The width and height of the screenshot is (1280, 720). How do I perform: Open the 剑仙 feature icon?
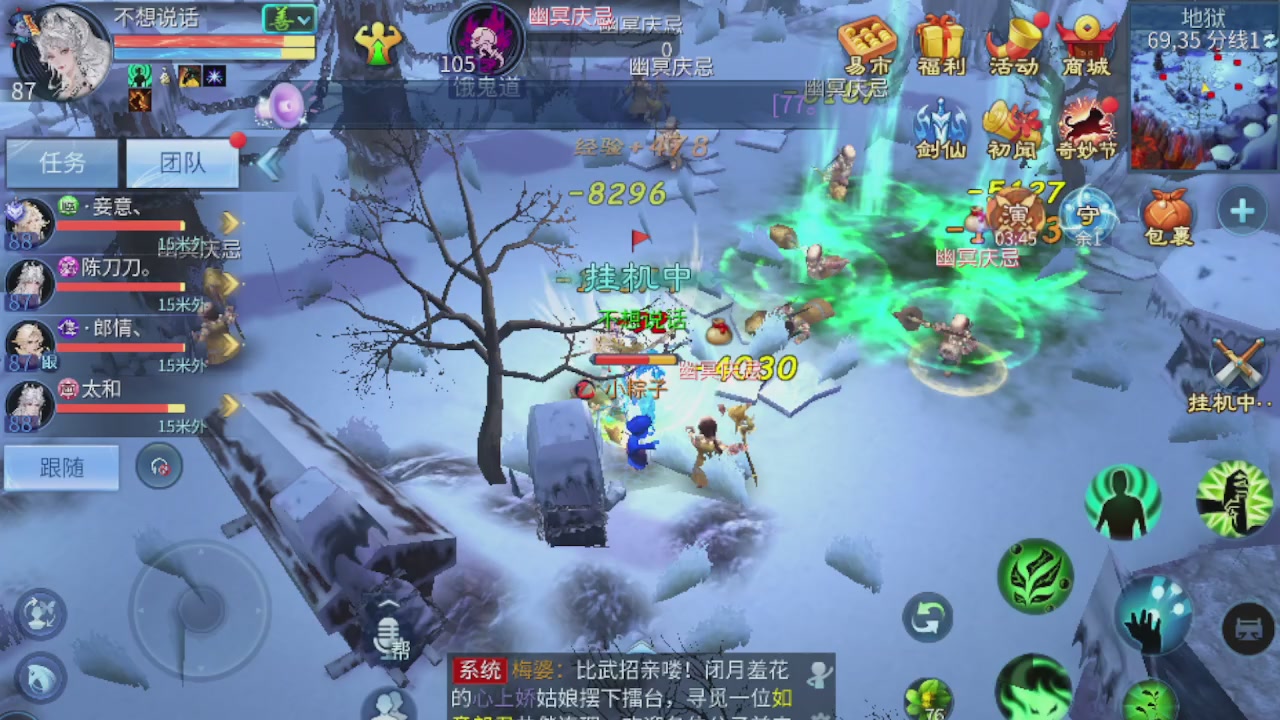click(x=940, y=122)
